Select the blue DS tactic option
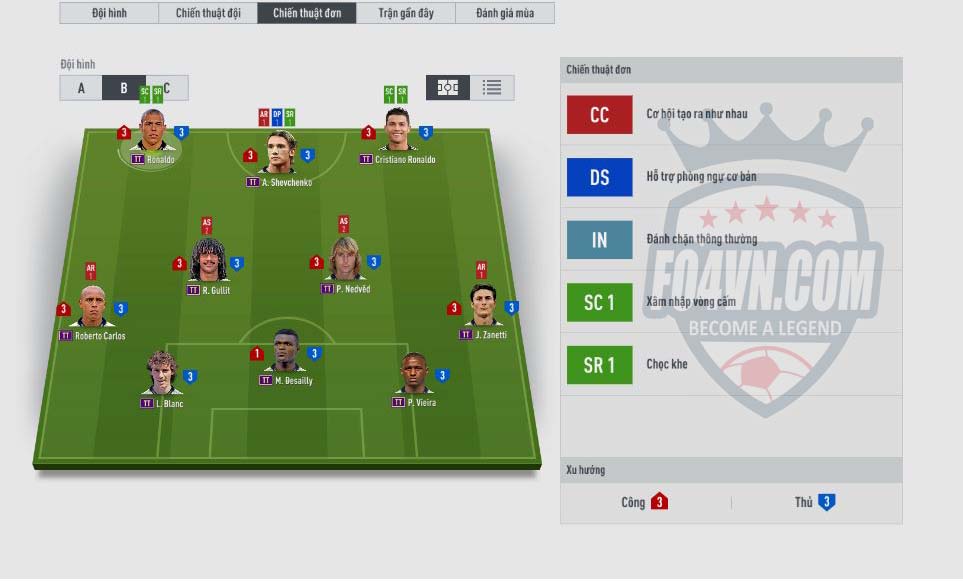The image size is (963, 582). pyautogui.click(x=599, y=177)
